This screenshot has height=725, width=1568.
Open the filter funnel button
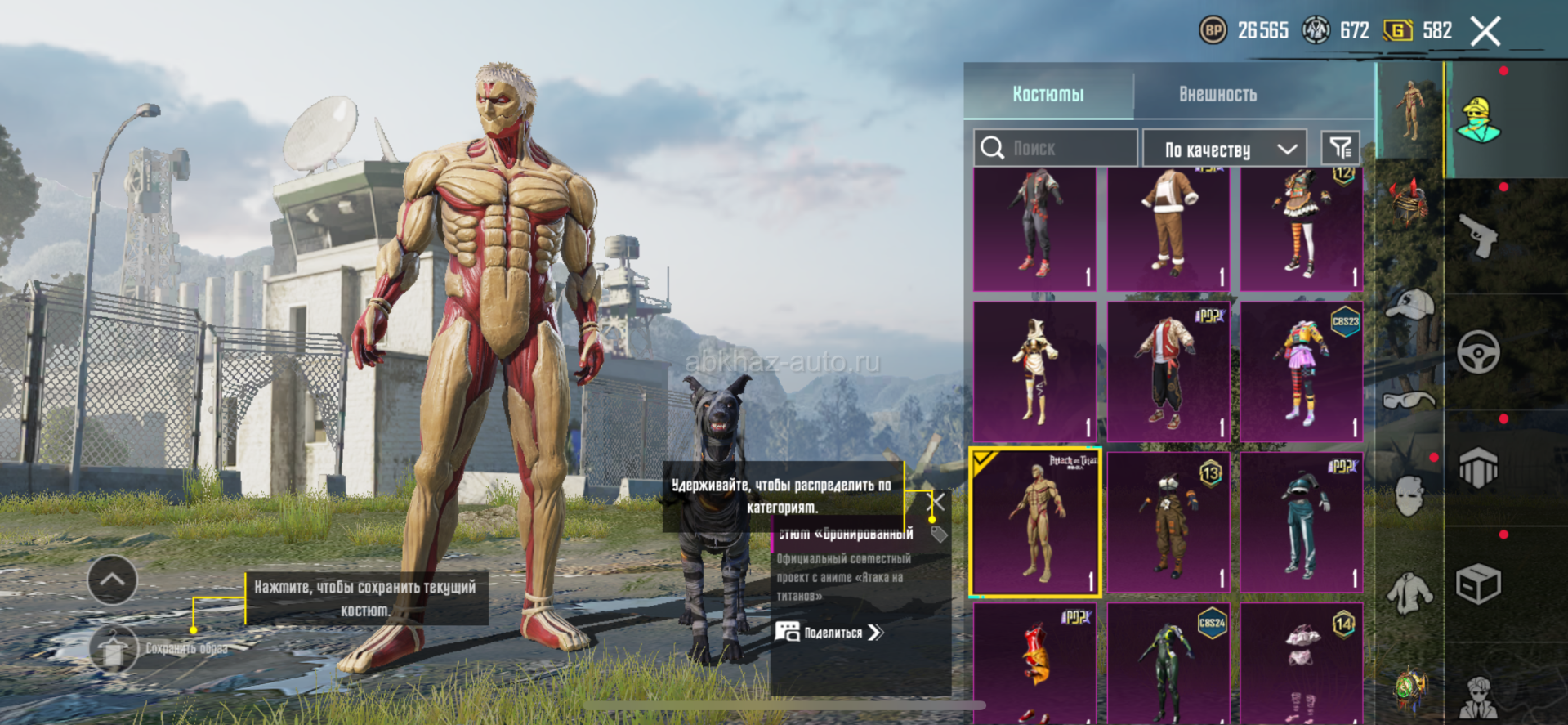coord(1340,148)
